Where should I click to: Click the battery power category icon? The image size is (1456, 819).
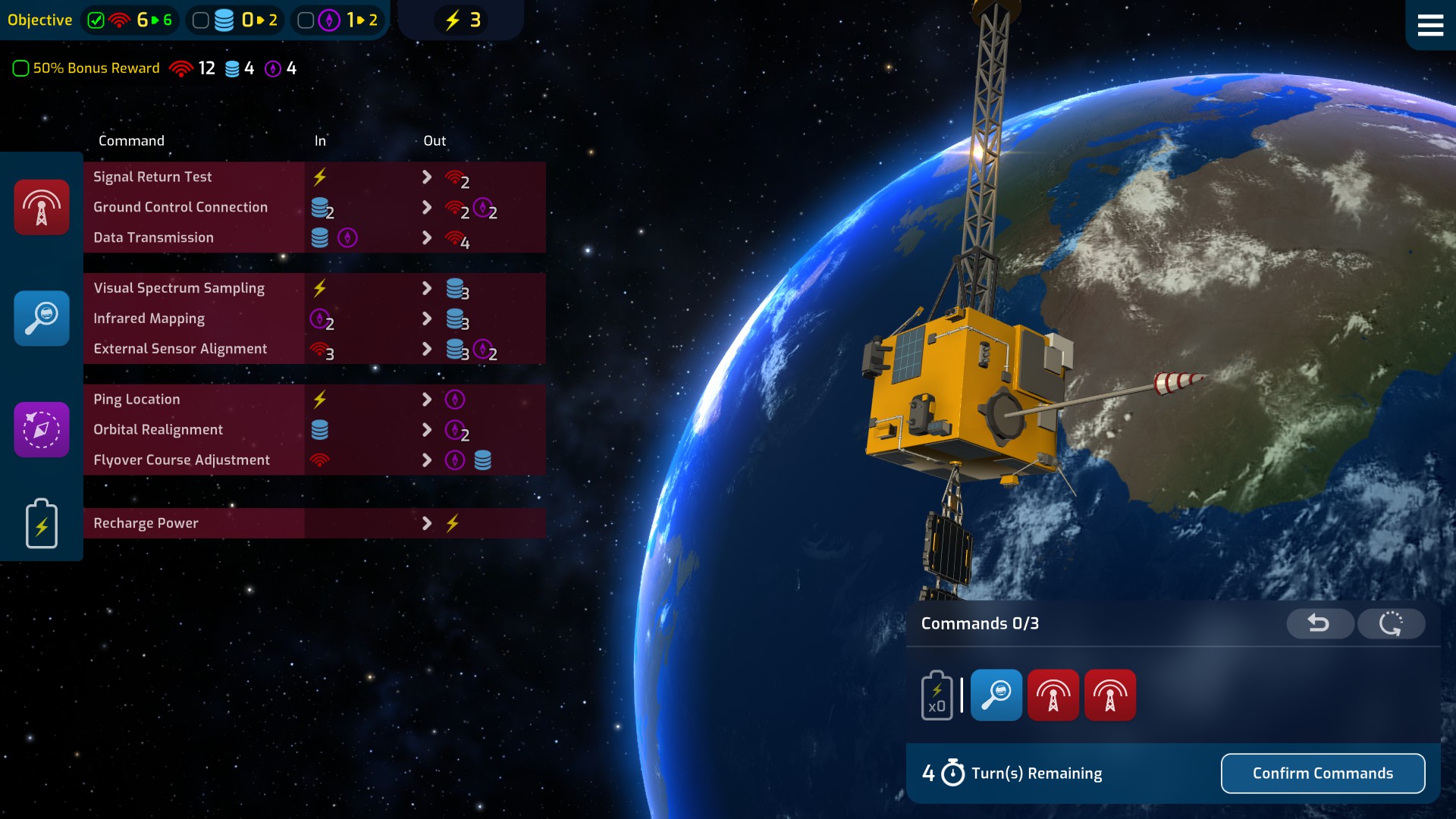point(42,523)
